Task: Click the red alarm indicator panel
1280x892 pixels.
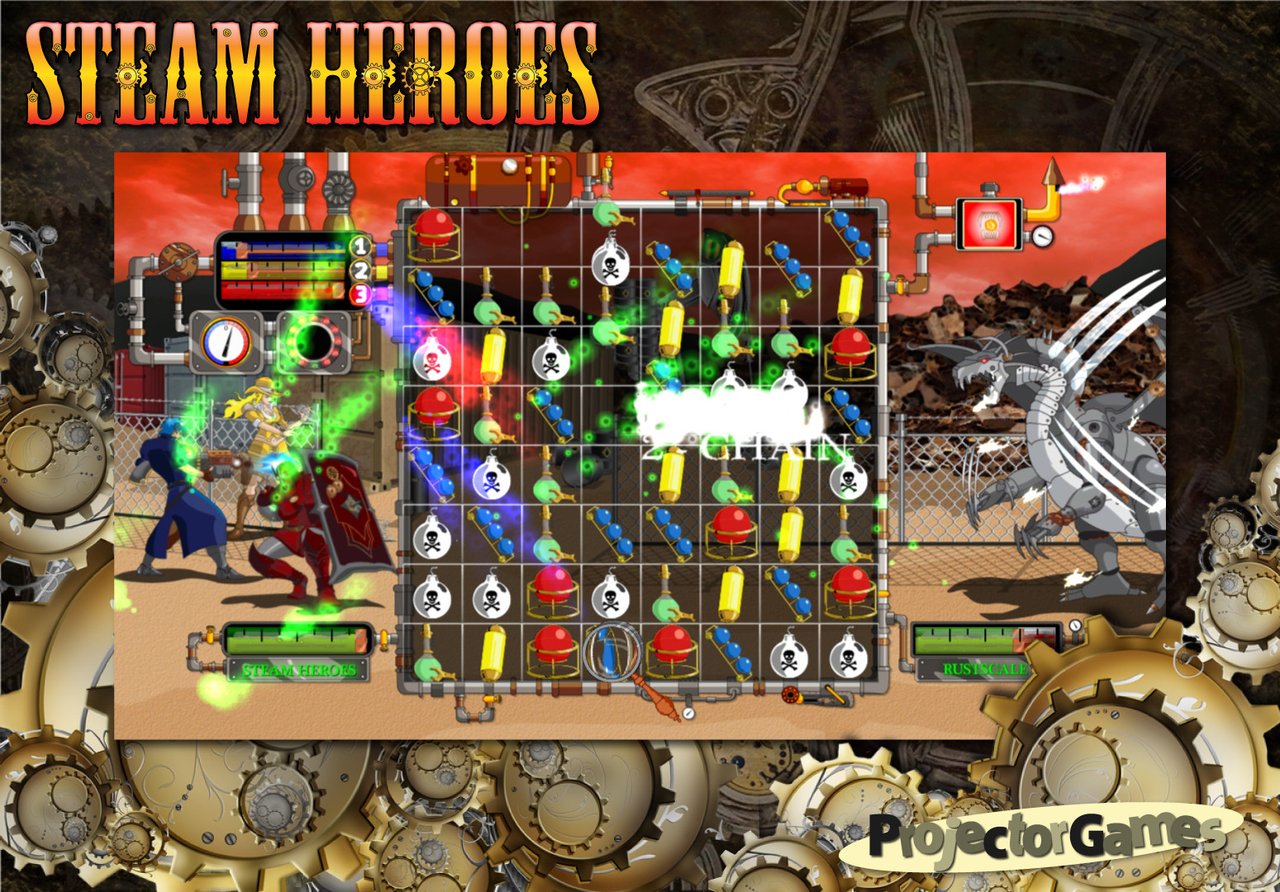Action: click(x=989, y=224)
